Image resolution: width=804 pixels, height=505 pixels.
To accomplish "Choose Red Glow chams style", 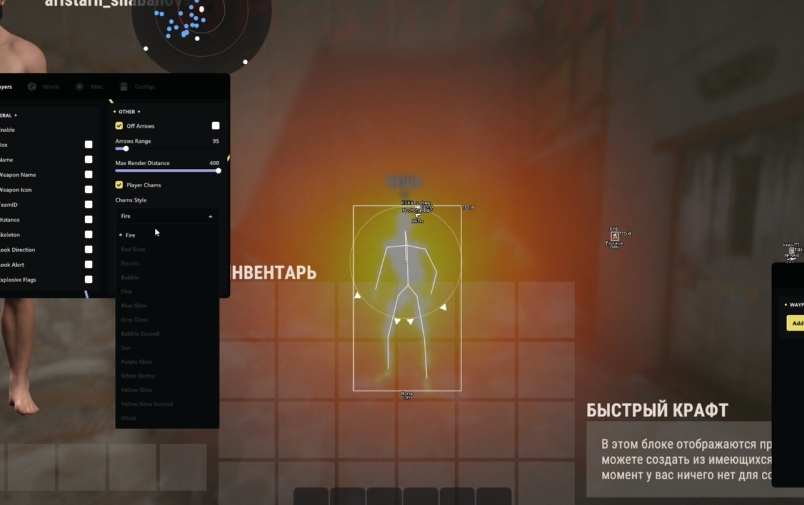I will (133, 249).
